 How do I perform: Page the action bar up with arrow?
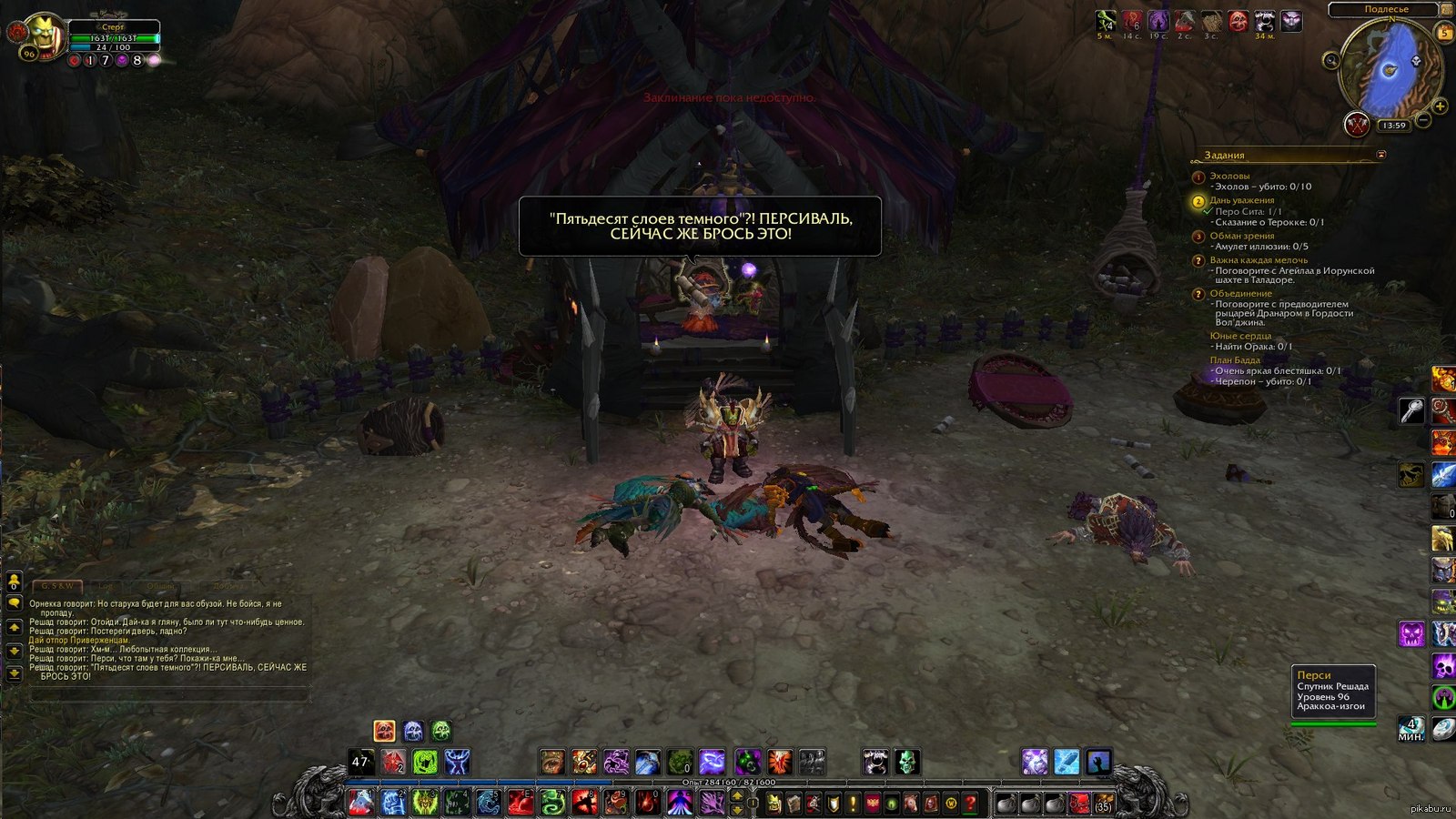tap(738, 797)
